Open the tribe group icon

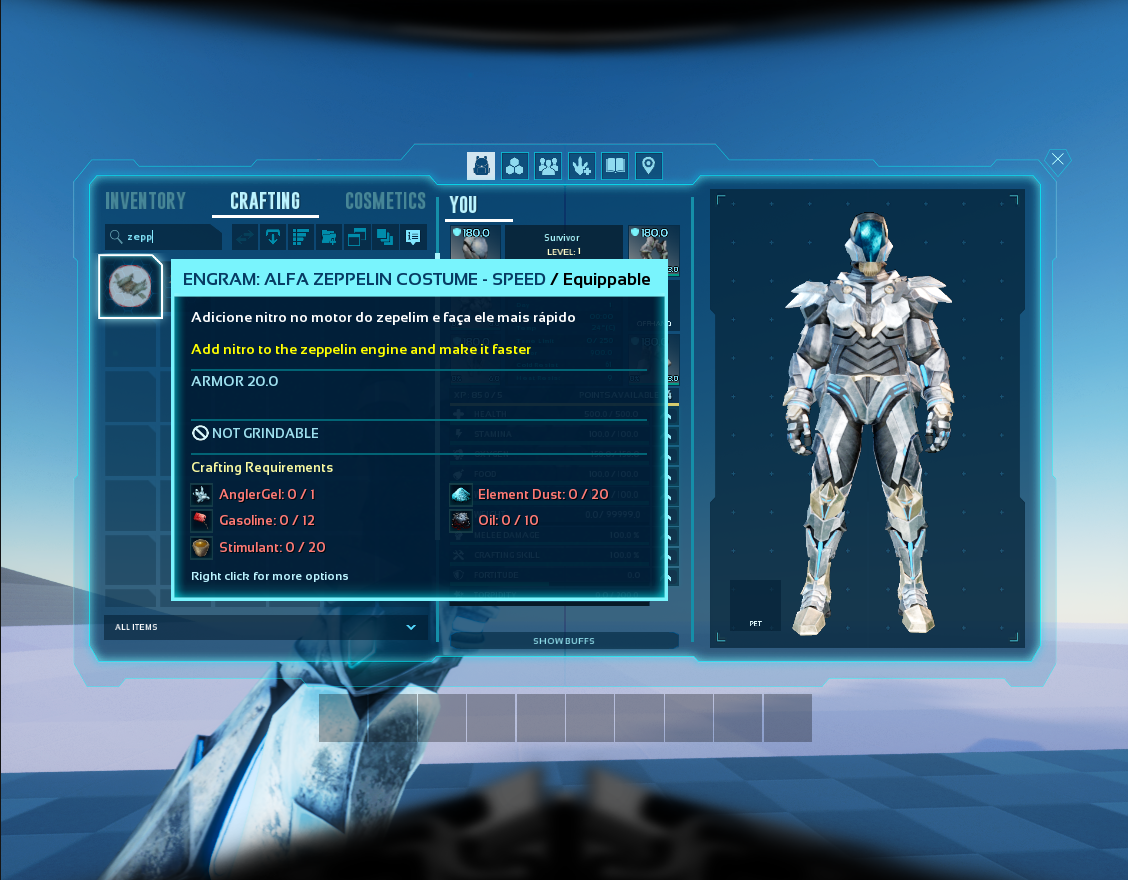pyautogui.click(x=548, y=166)
